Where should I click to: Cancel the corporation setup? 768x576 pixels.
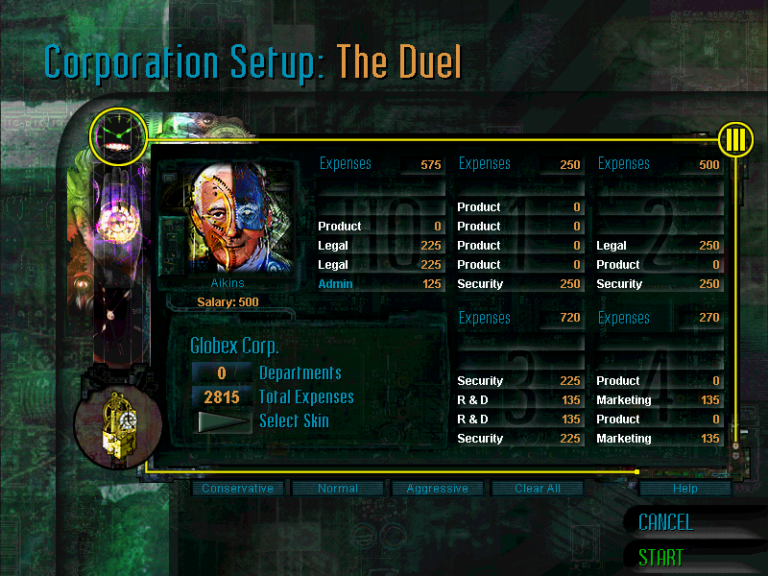(665, 522)
